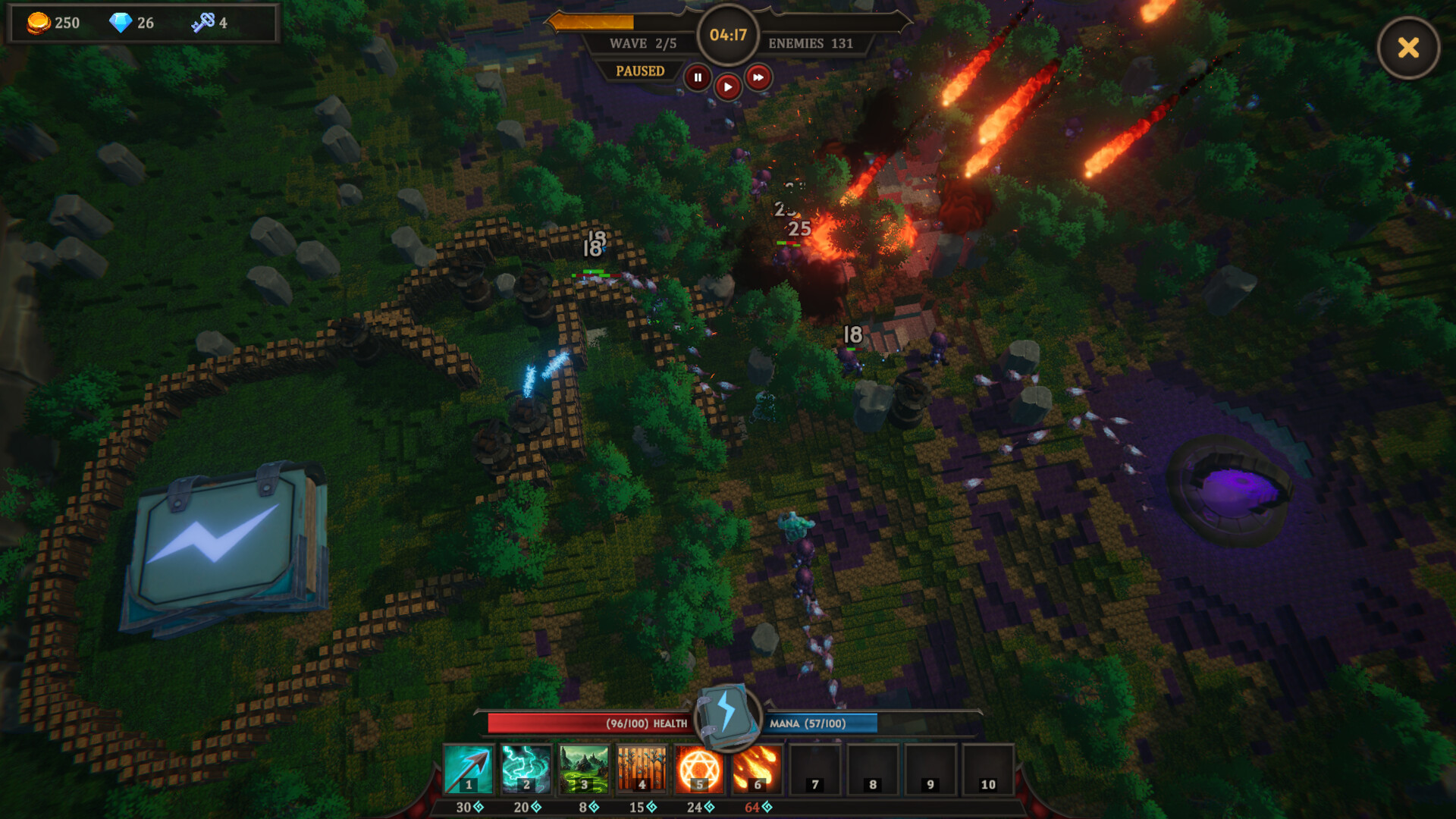Click the gold coins icon showing 250
Image resolution: width=1456 pixels, height=819 pixels.
coord(37,22)
